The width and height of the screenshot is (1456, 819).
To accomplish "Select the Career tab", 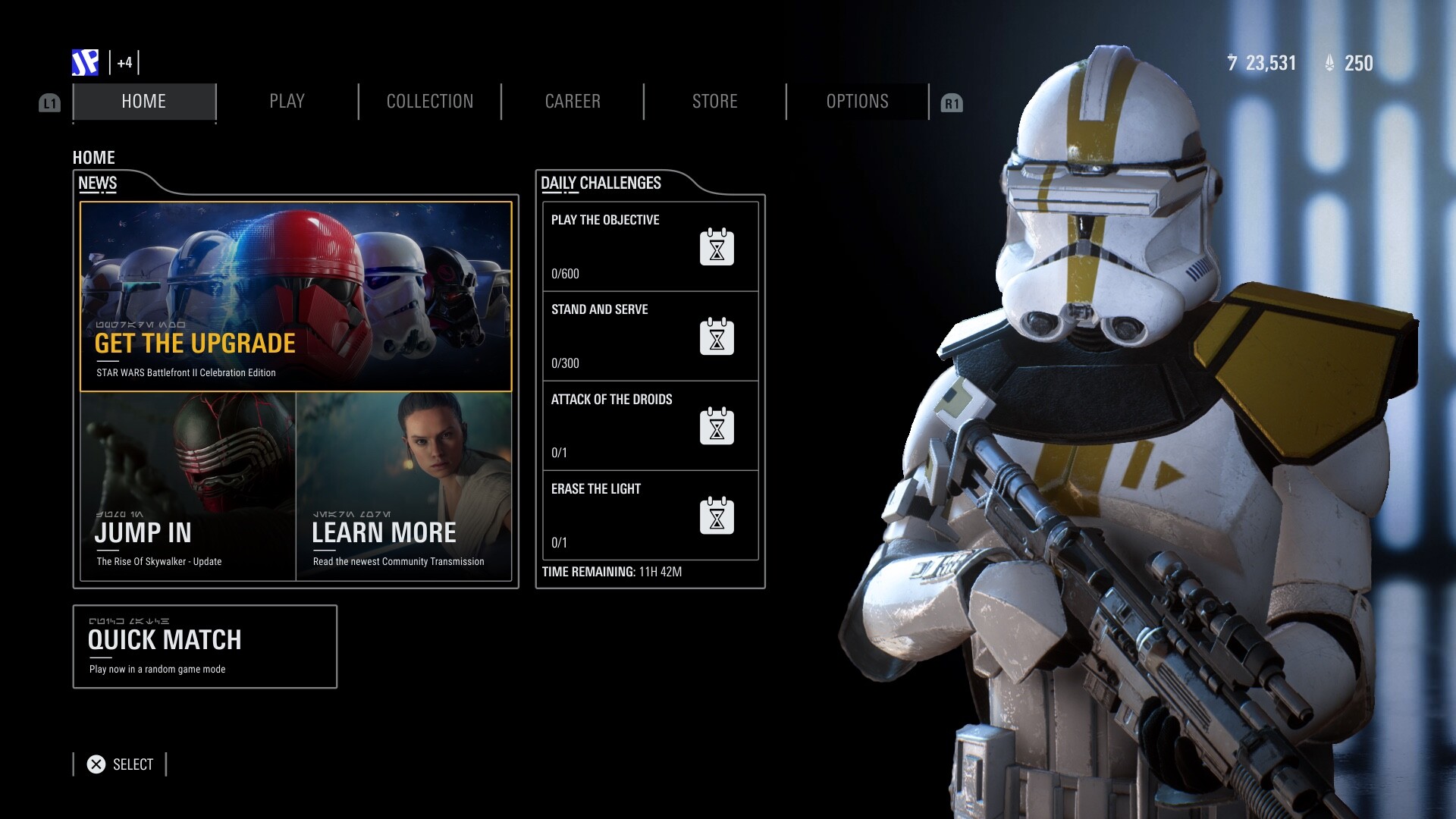I will 573,102.
